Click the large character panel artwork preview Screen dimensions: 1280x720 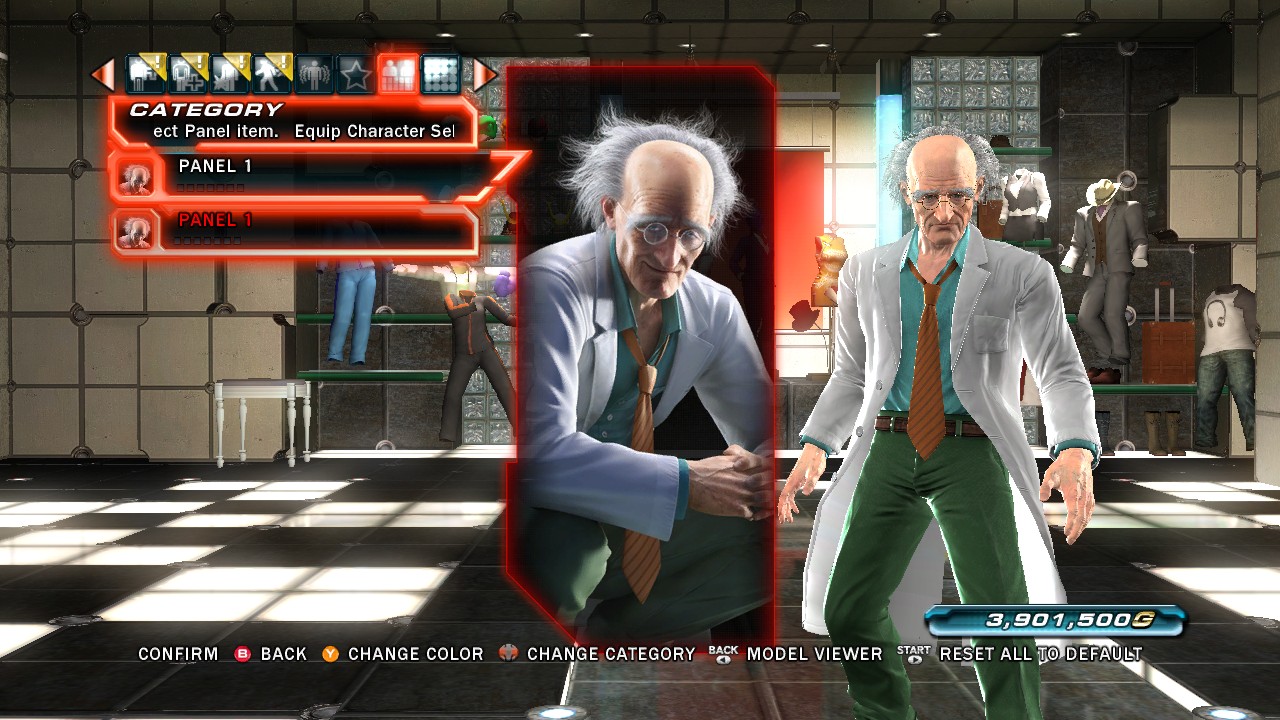click(640, 350)
